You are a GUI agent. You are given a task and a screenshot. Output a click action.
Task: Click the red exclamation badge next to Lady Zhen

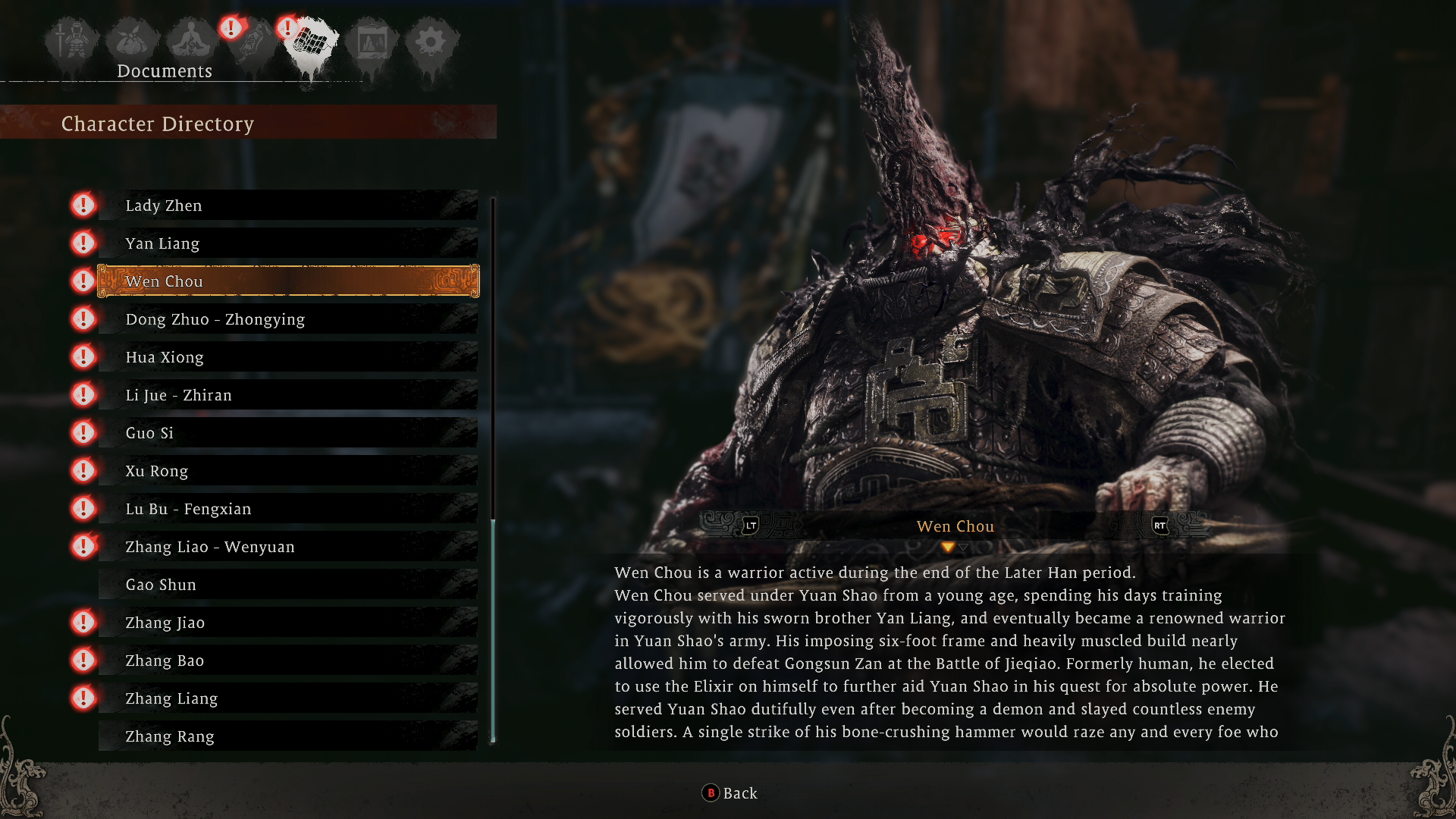pyautogui.click(x=83, y=205)
